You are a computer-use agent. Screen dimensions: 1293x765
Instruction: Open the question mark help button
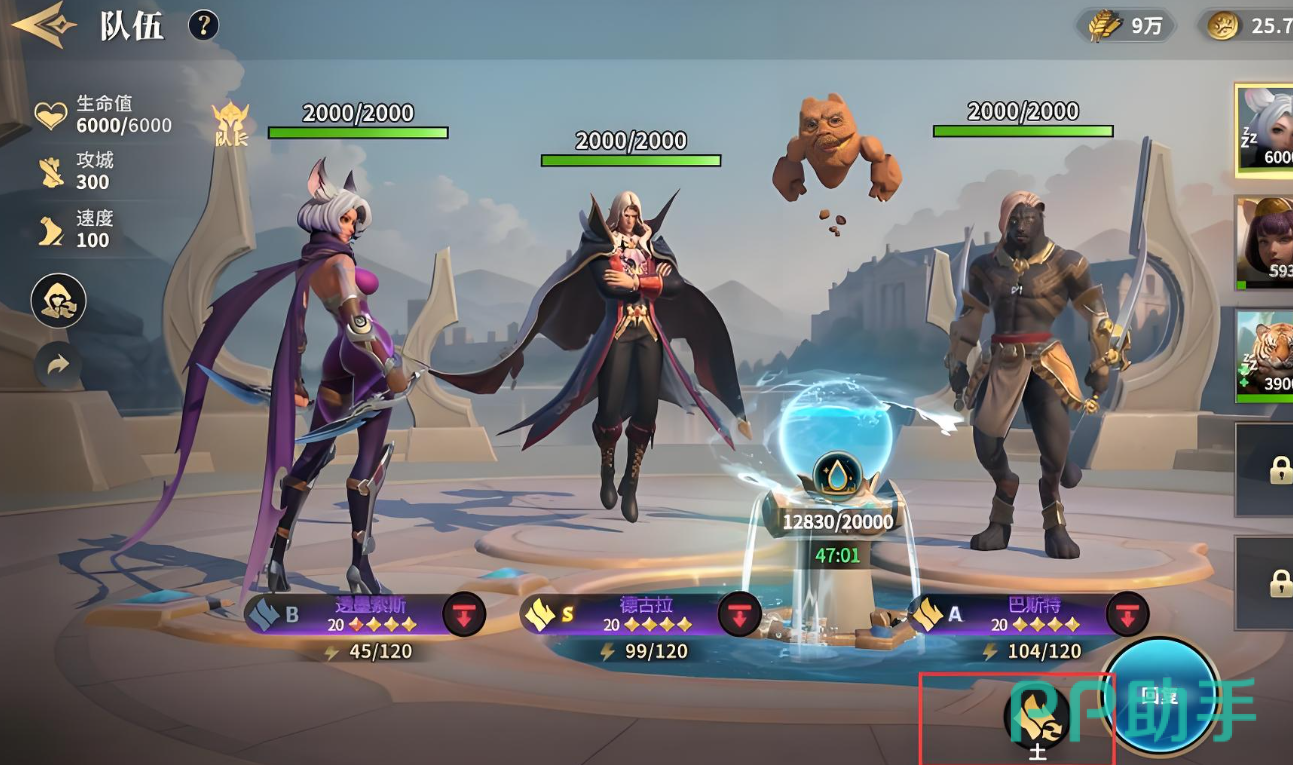pos(203,25)
